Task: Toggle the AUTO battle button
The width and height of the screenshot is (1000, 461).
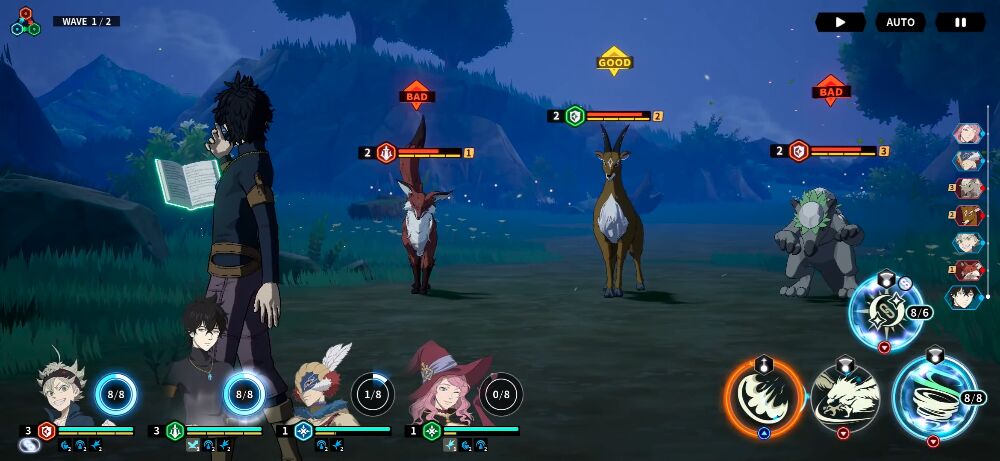Action: pyautogui.click(x=900, y=22)
